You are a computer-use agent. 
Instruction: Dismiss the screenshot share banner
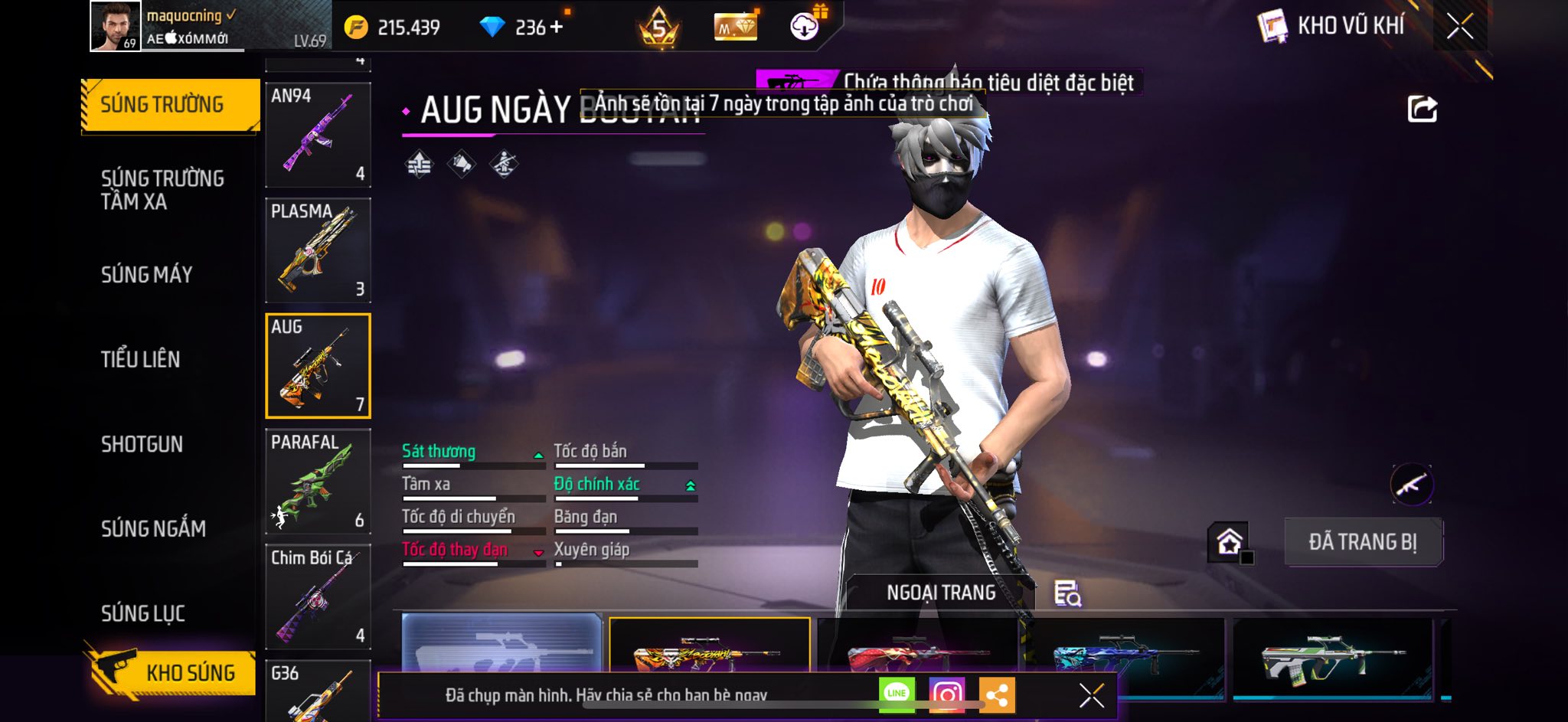pos(1091,695)
